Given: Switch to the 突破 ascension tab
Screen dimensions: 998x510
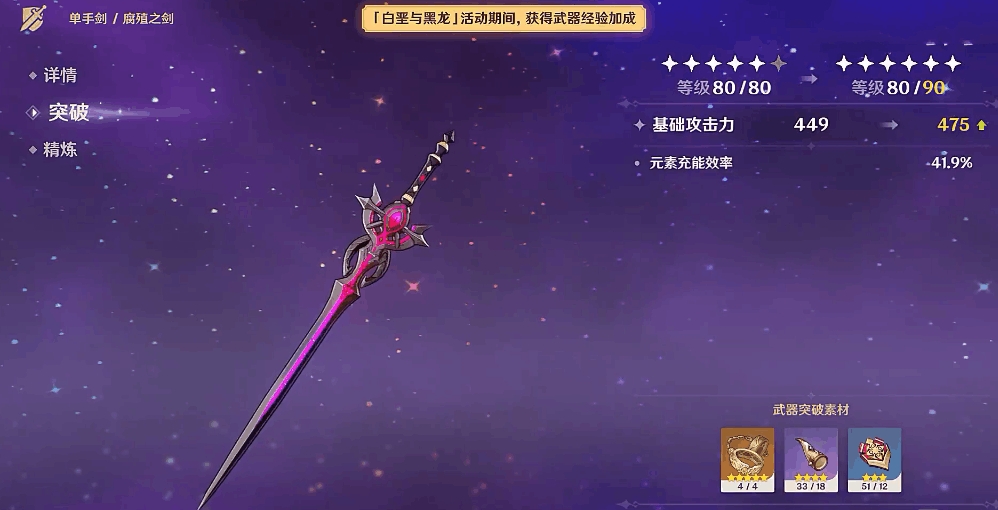Looking at the screenshot, I should pyautogui.click(x=68, y=112).
